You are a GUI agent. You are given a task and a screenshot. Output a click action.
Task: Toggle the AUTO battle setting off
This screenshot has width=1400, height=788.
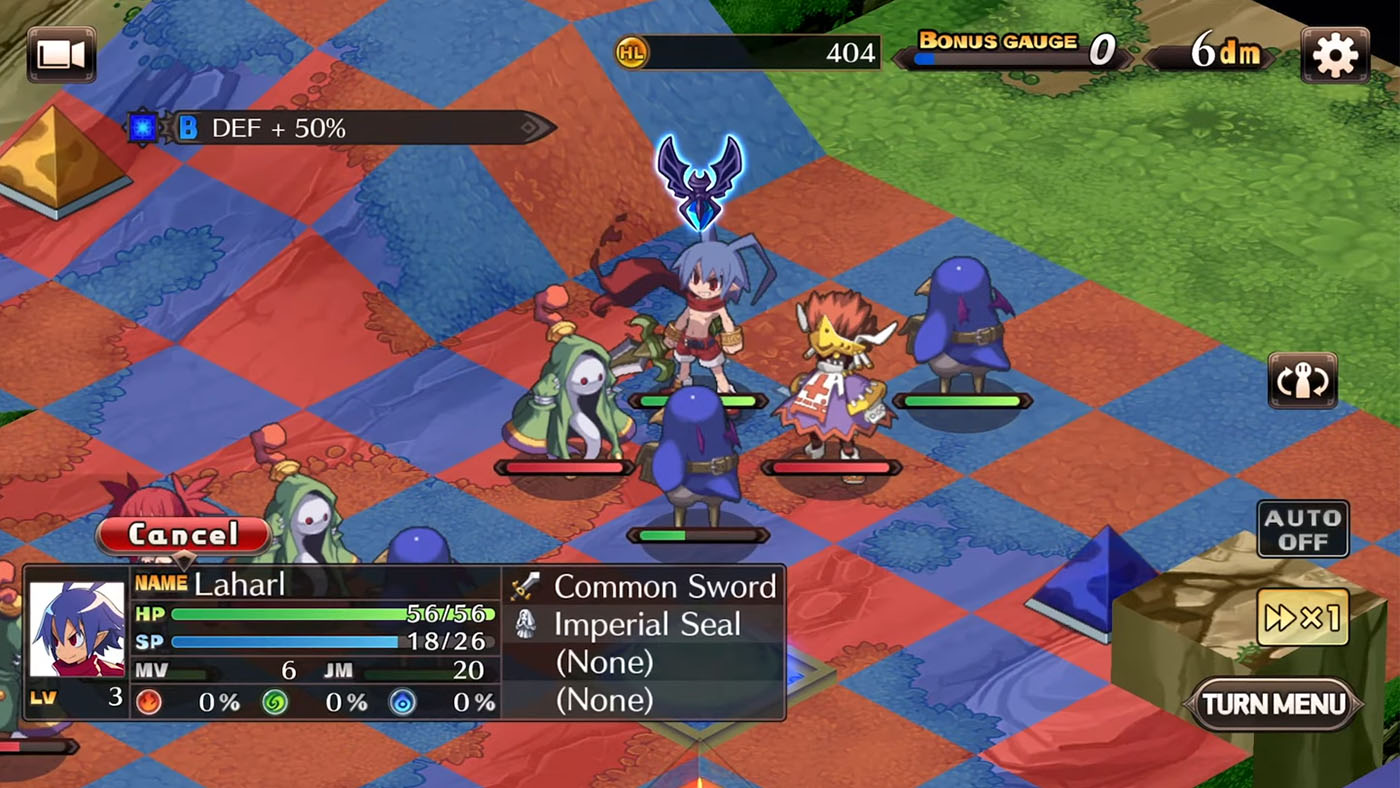1303,527
